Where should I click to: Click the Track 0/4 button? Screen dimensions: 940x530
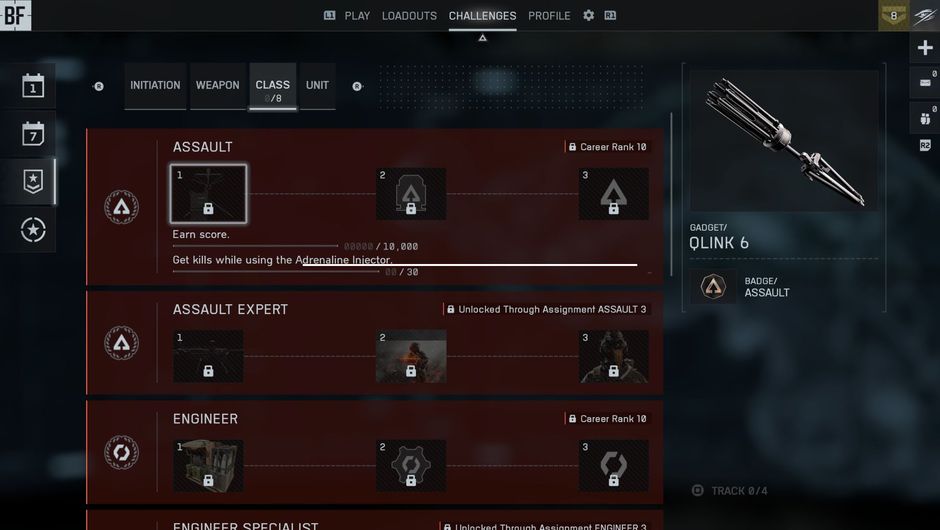click(732, 491)
